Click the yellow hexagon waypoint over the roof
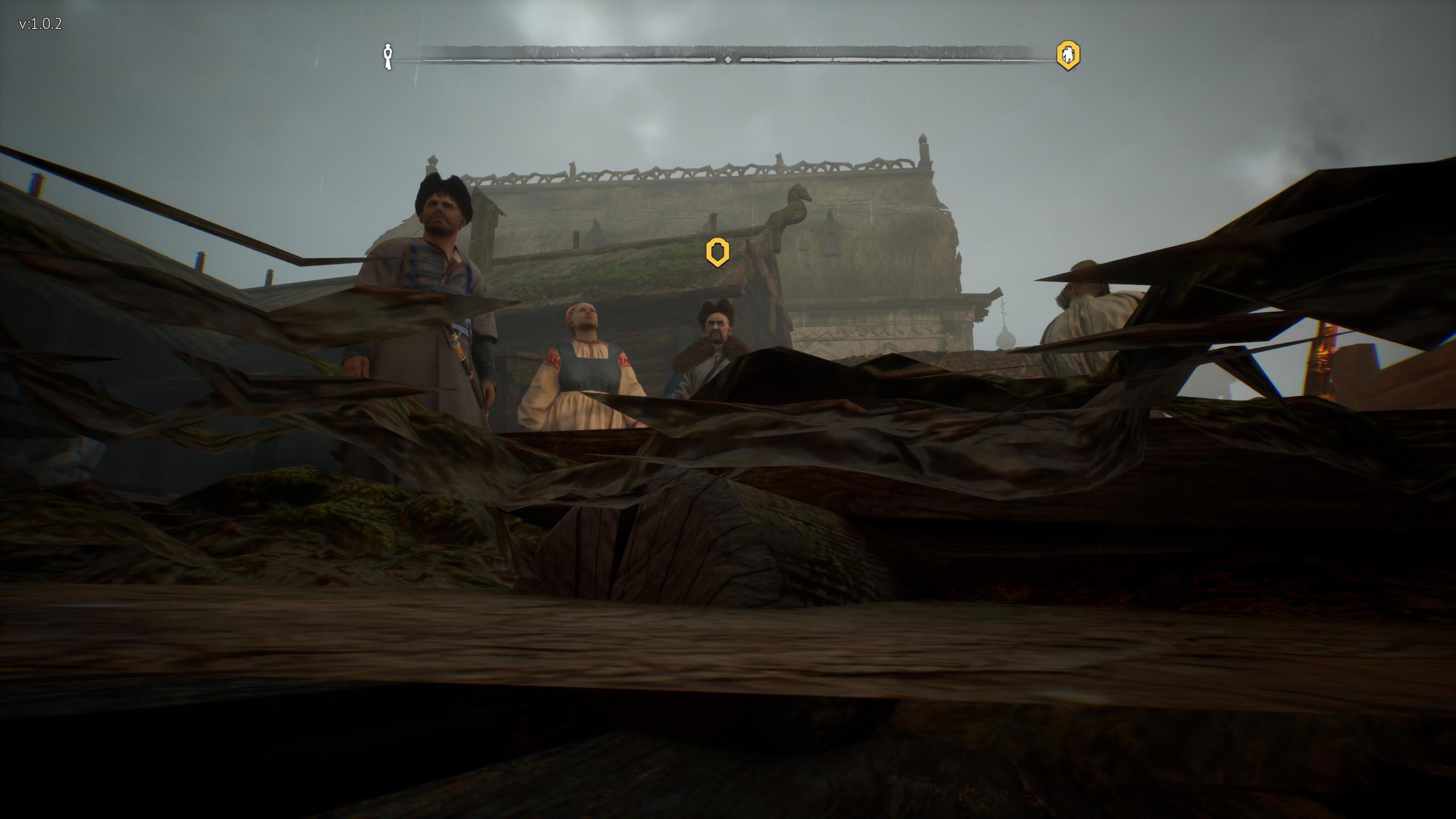 pyautogui.click(x=717, y=252)
